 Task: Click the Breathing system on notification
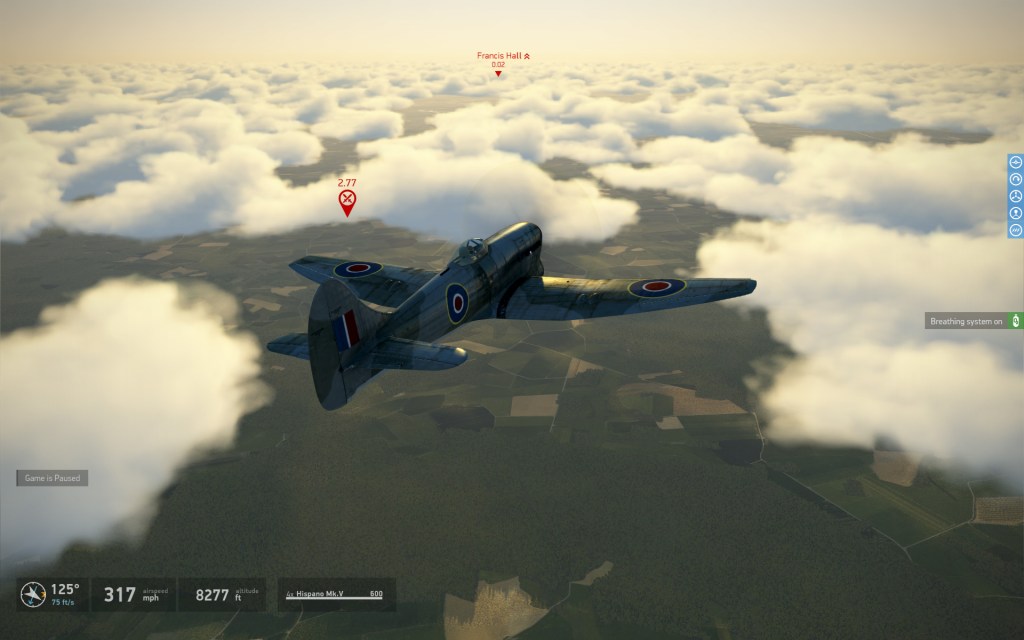[x=966, y=321]
